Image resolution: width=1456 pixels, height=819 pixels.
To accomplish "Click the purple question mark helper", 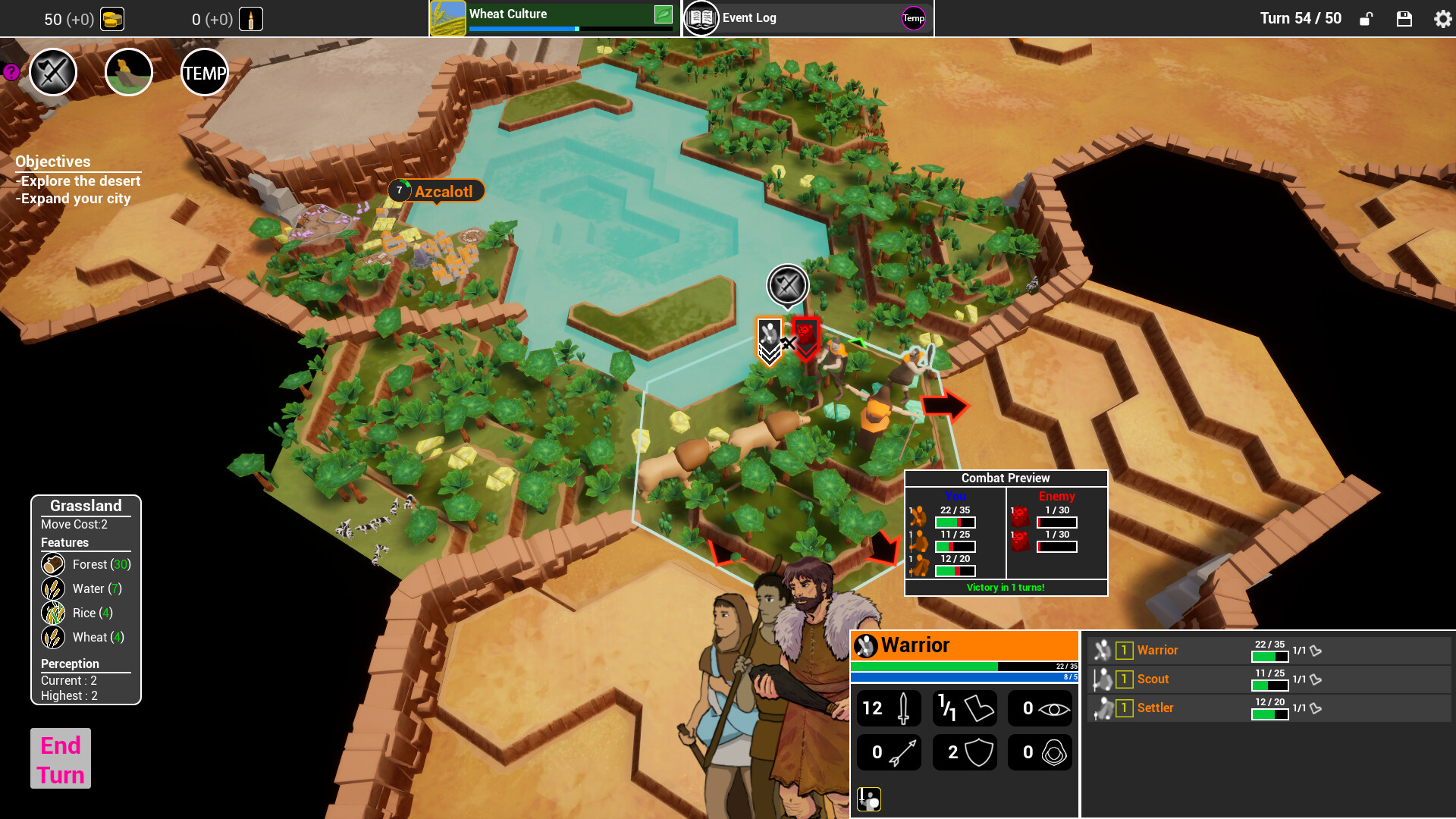I will click(10, 72).
